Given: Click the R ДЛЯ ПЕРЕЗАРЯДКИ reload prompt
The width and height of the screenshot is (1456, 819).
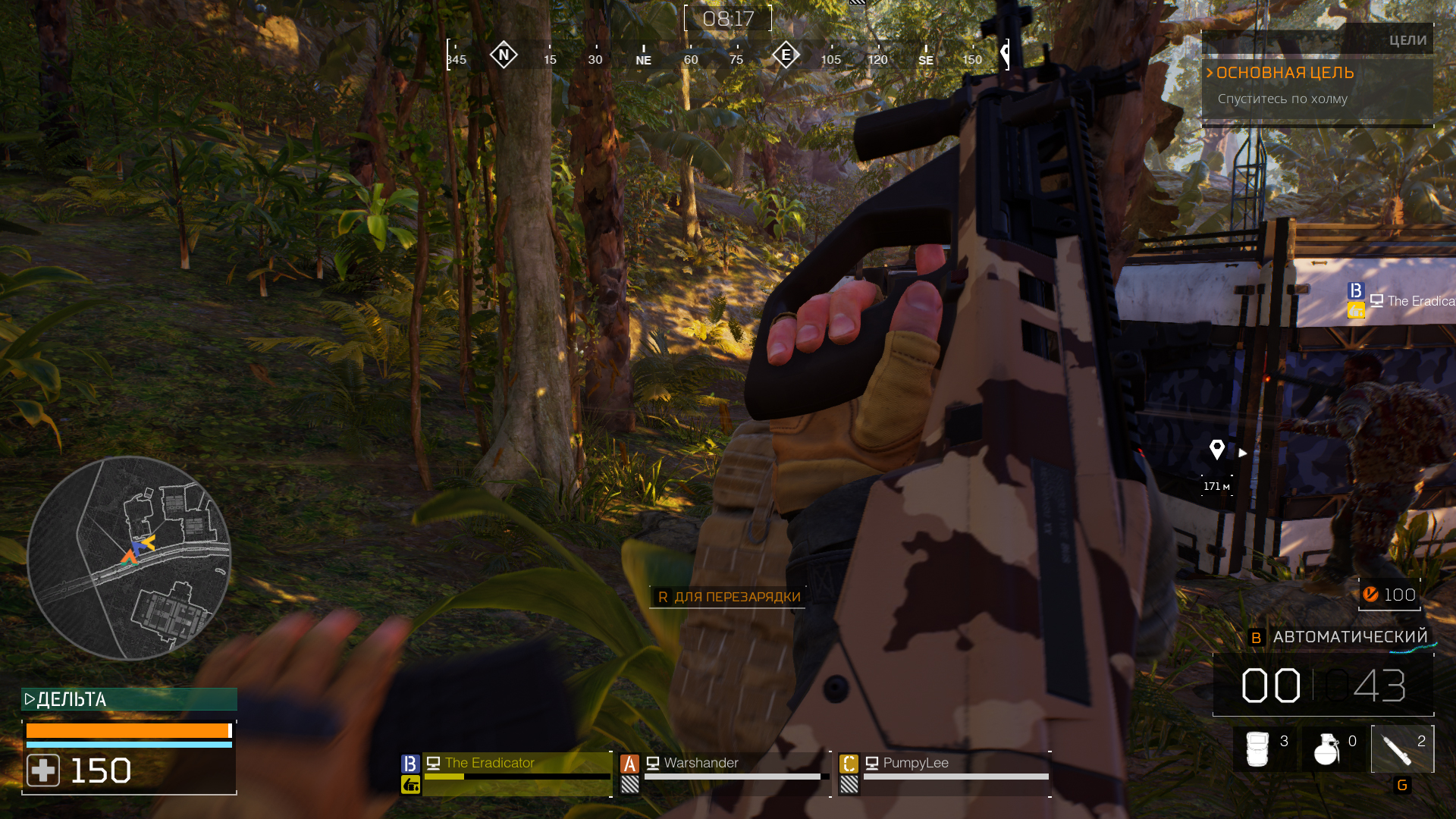Looking at the screenshot, I should pos(727,597).
